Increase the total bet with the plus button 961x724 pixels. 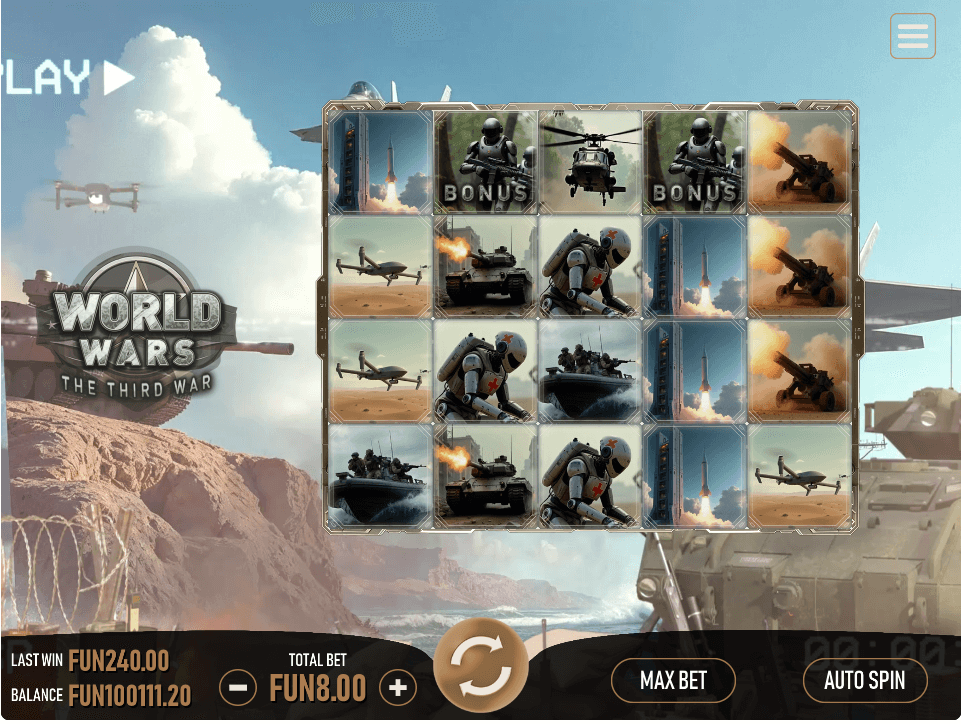tap(398, 688)
